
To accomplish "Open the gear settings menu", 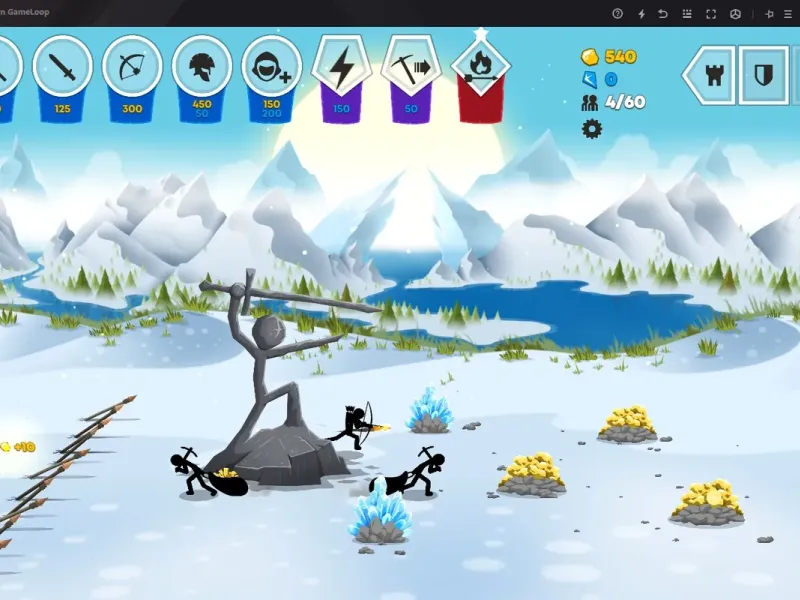I will pyautogui.click(x=592, y=128).
